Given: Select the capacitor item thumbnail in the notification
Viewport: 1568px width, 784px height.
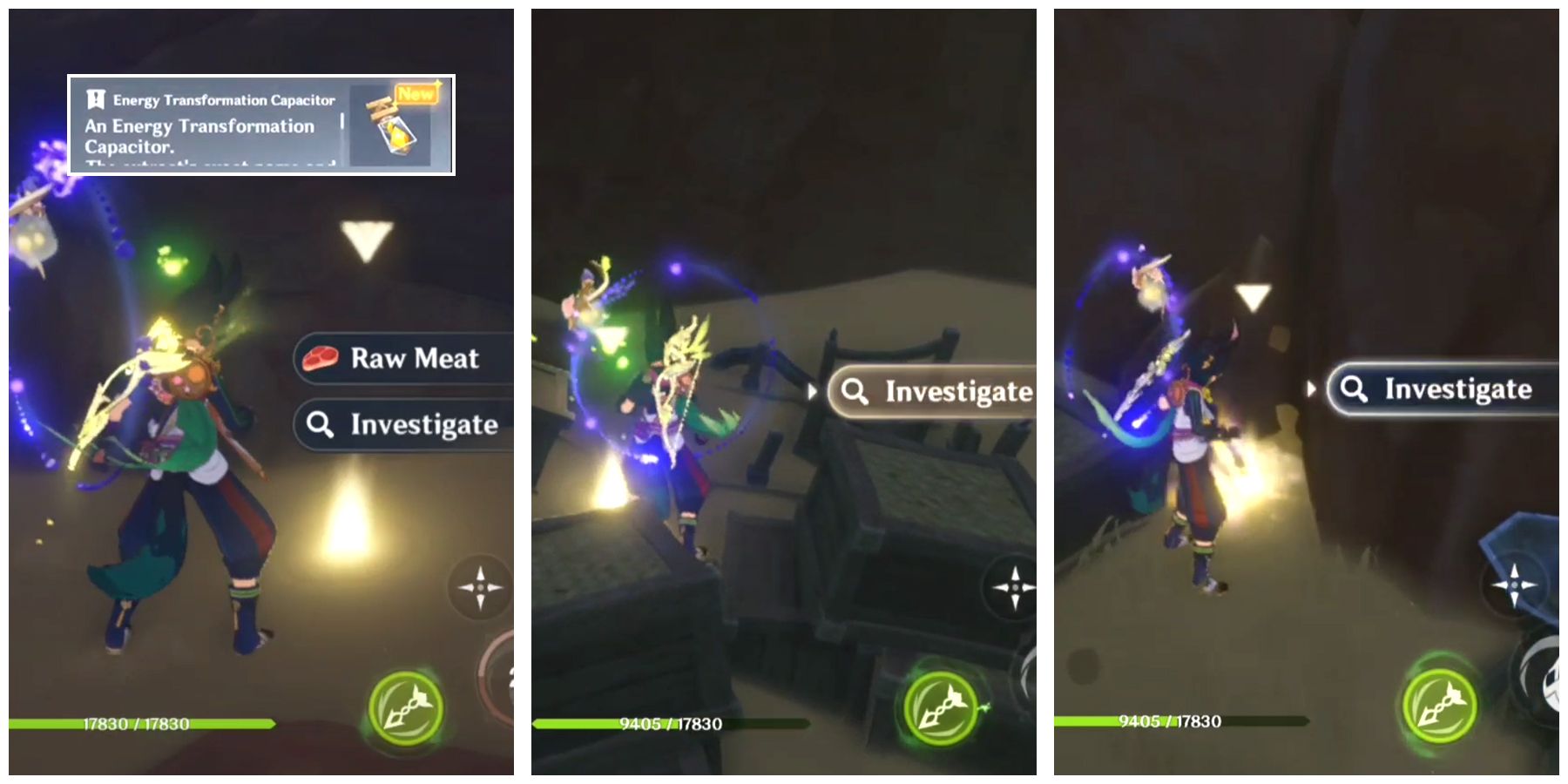Looking at the screenshot, I should point(391,128).
